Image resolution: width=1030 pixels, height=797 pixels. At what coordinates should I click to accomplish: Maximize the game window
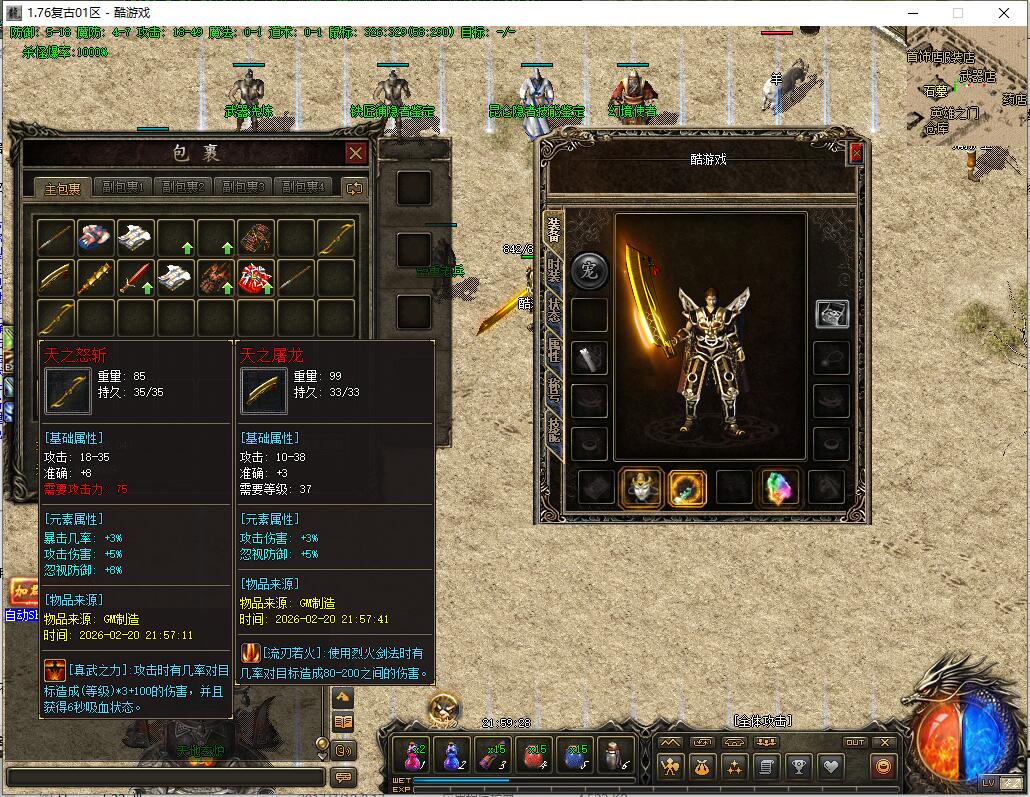click(x=957, y=13)
